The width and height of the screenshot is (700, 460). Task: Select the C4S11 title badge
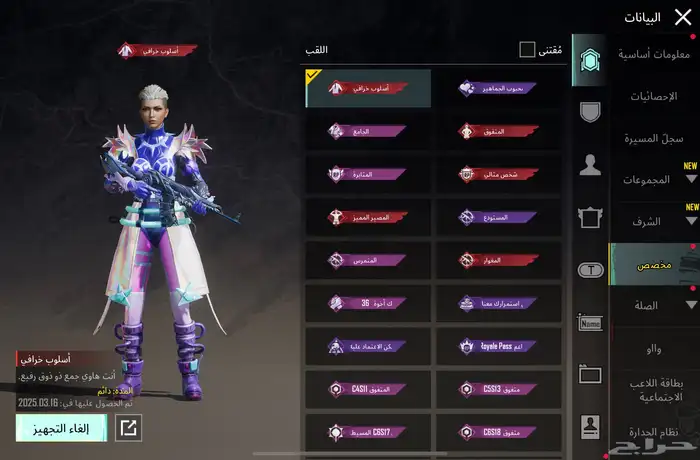coord(368,389)
